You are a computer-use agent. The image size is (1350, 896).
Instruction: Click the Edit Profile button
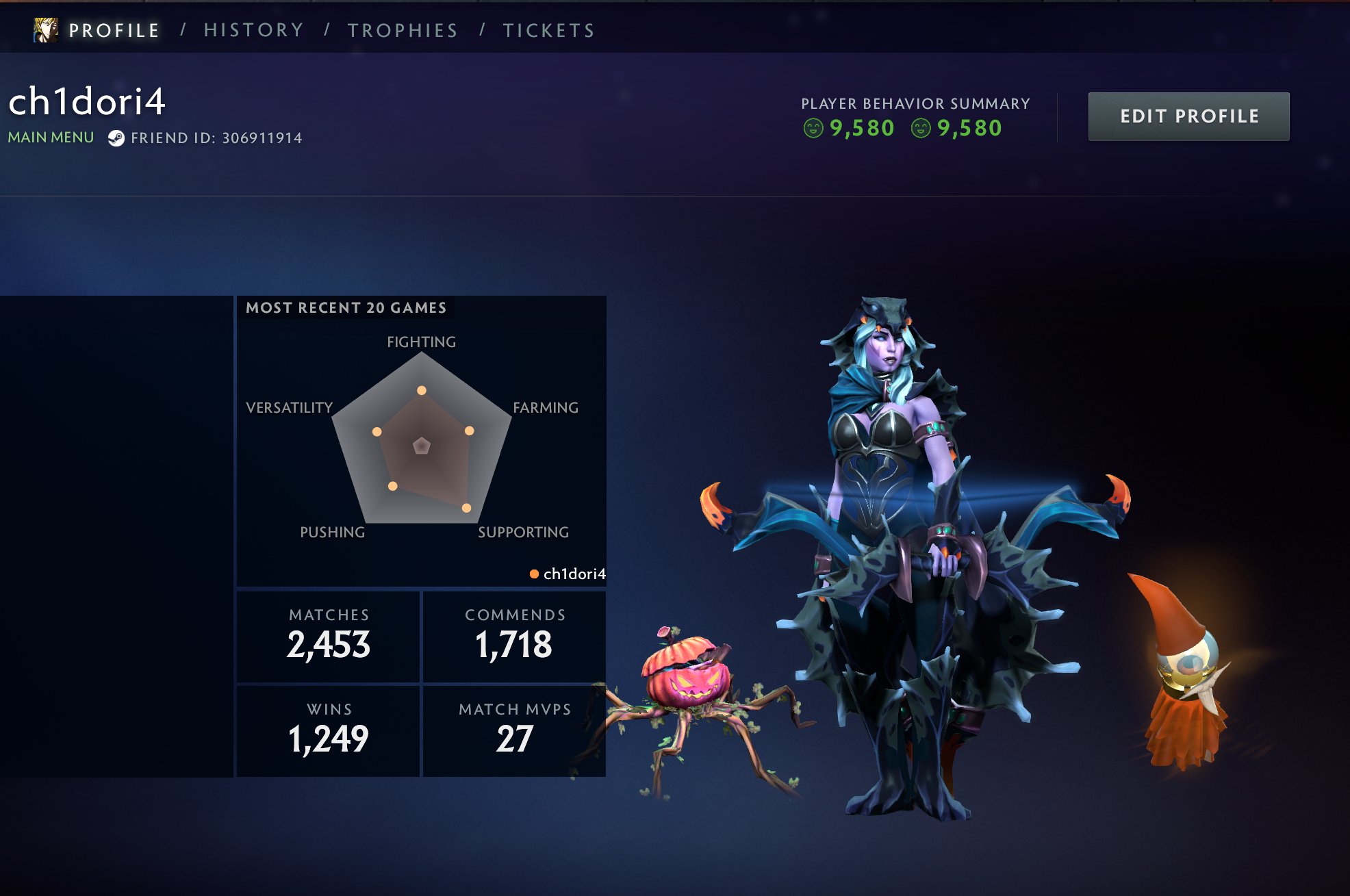[x=1188, y=116]
